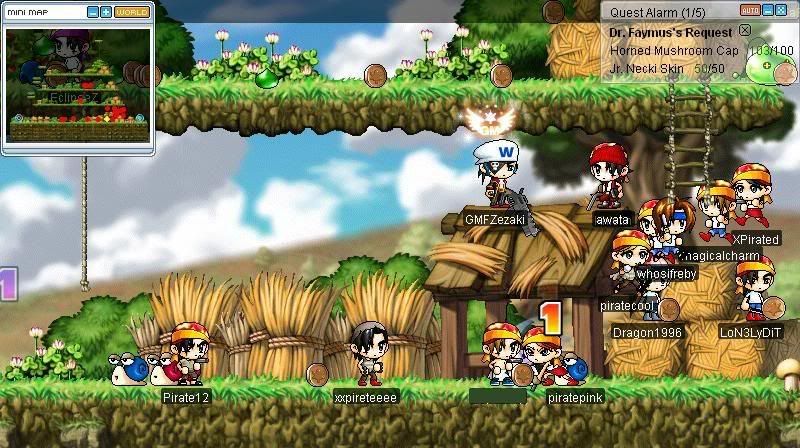Viewport: 800px width, 448px height.
Task: Remove Dr. Faymus's Request from the quest alarm
Action: (745, 31)
